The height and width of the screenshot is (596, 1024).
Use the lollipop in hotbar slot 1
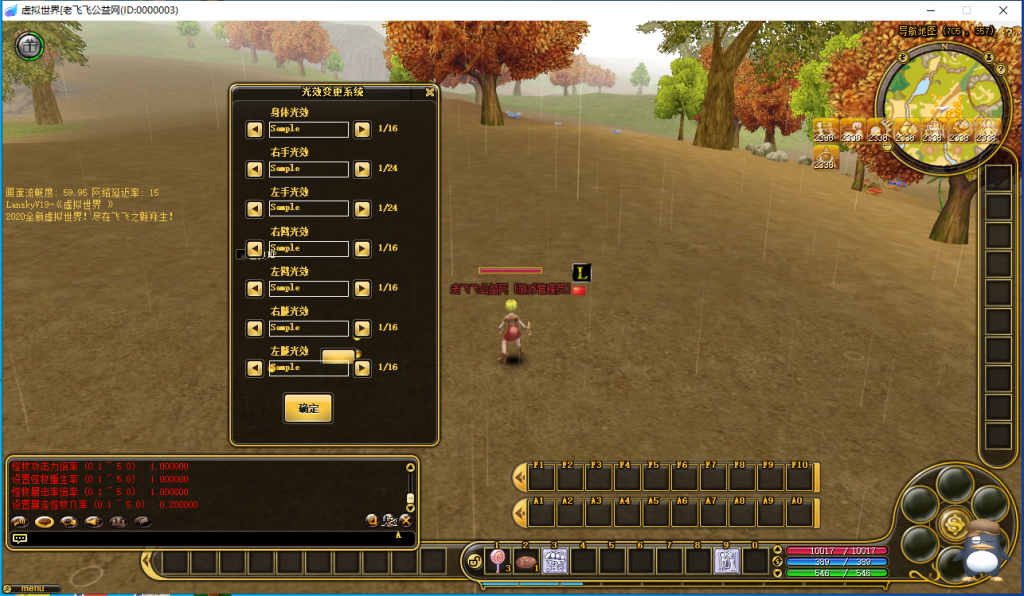pyautogui.click(x=497, y=561)
